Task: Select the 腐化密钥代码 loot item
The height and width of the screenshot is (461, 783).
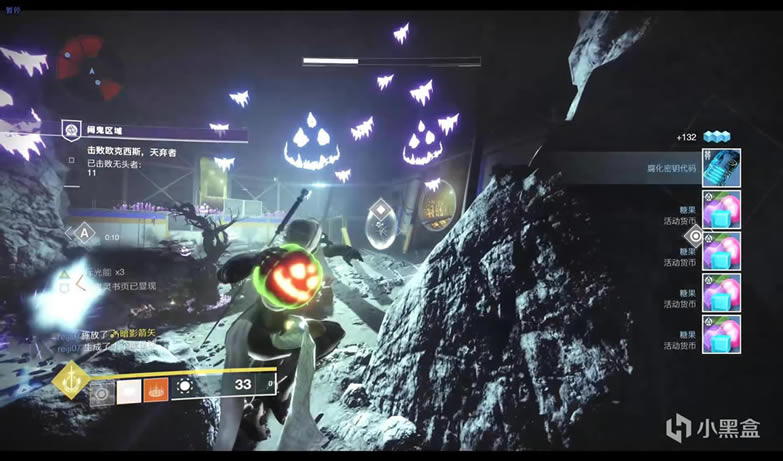Action: (720, 168)
